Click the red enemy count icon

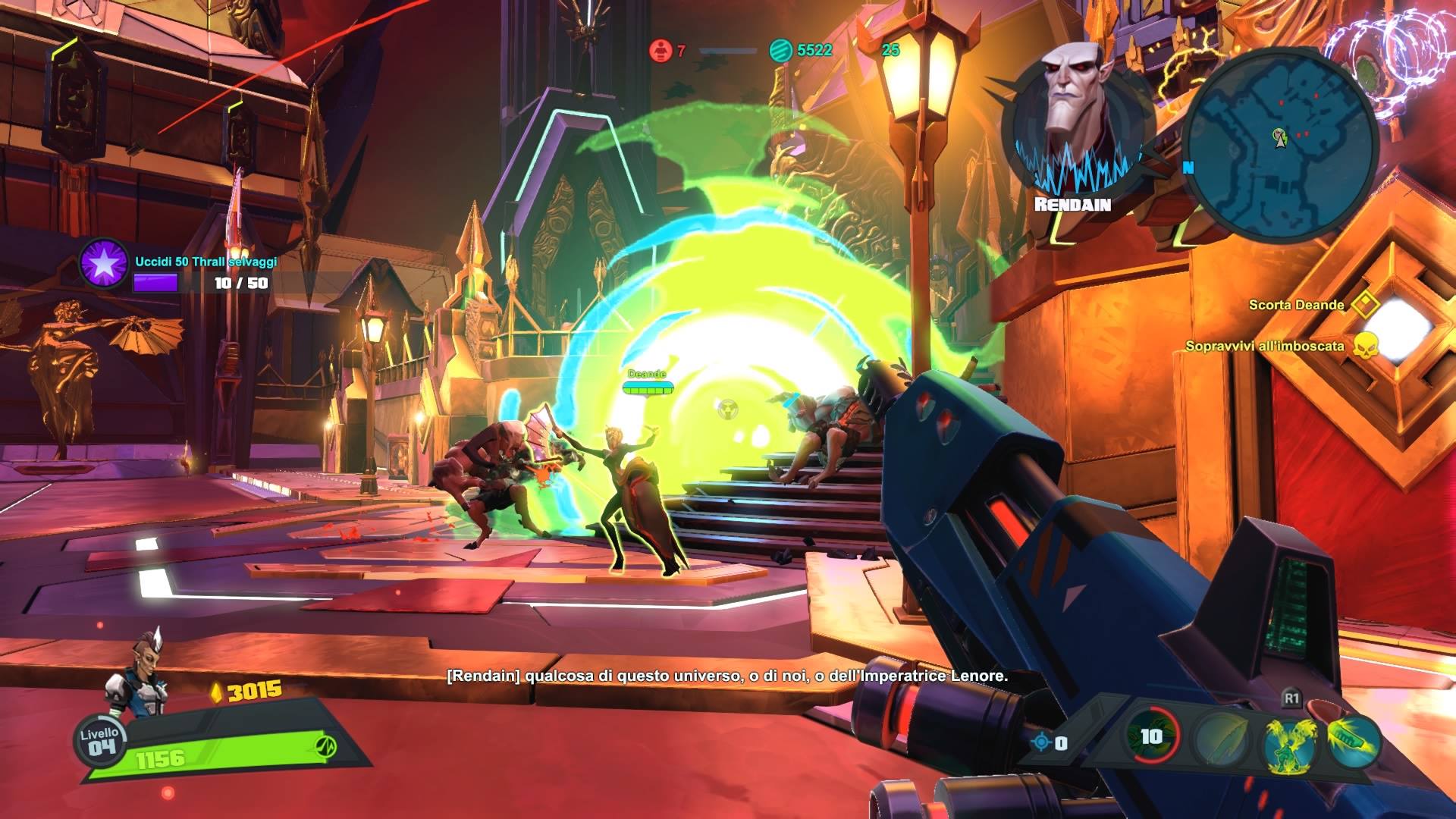(x=661, y=51)
